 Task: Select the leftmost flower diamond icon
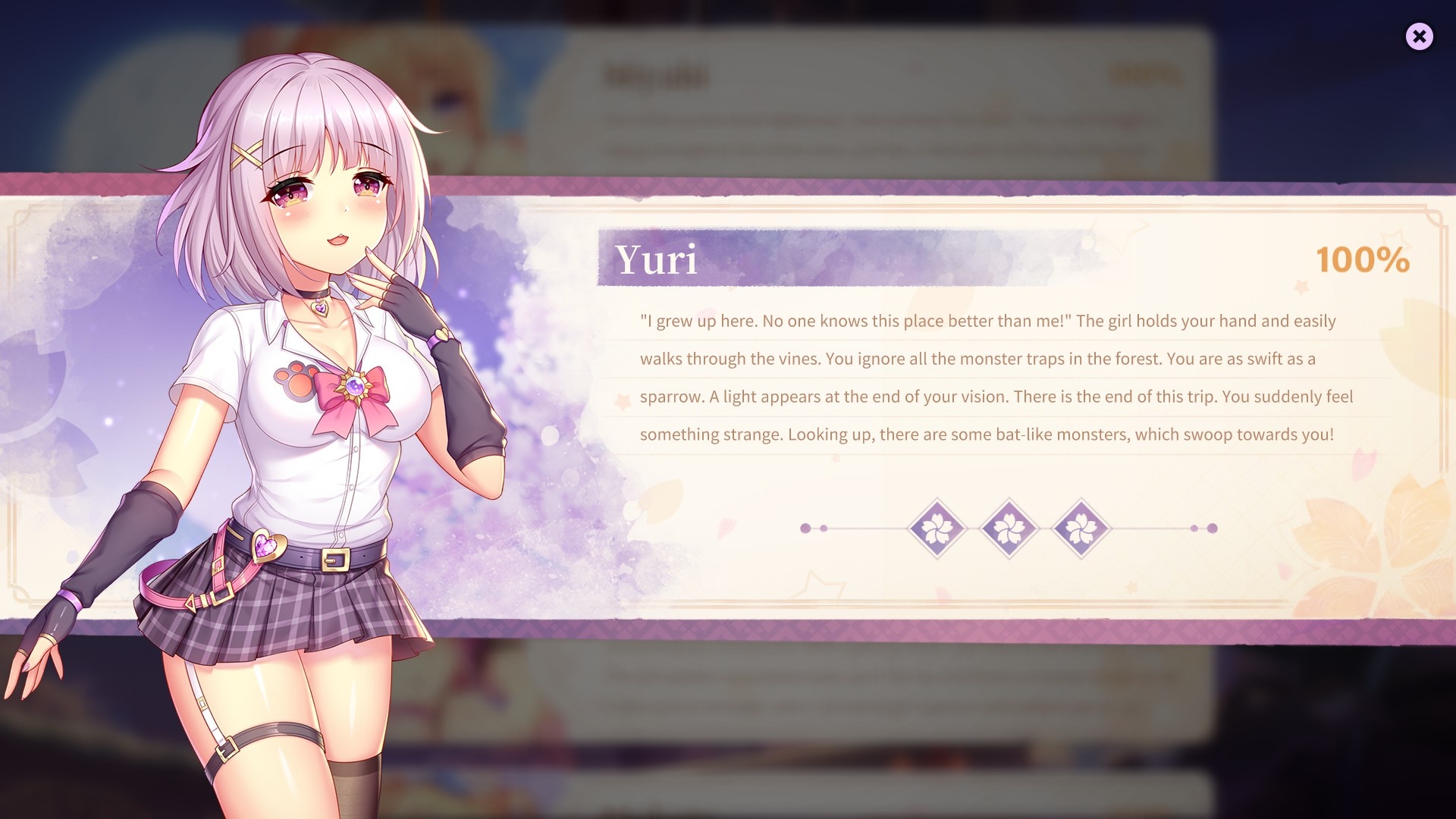(937, 529)
